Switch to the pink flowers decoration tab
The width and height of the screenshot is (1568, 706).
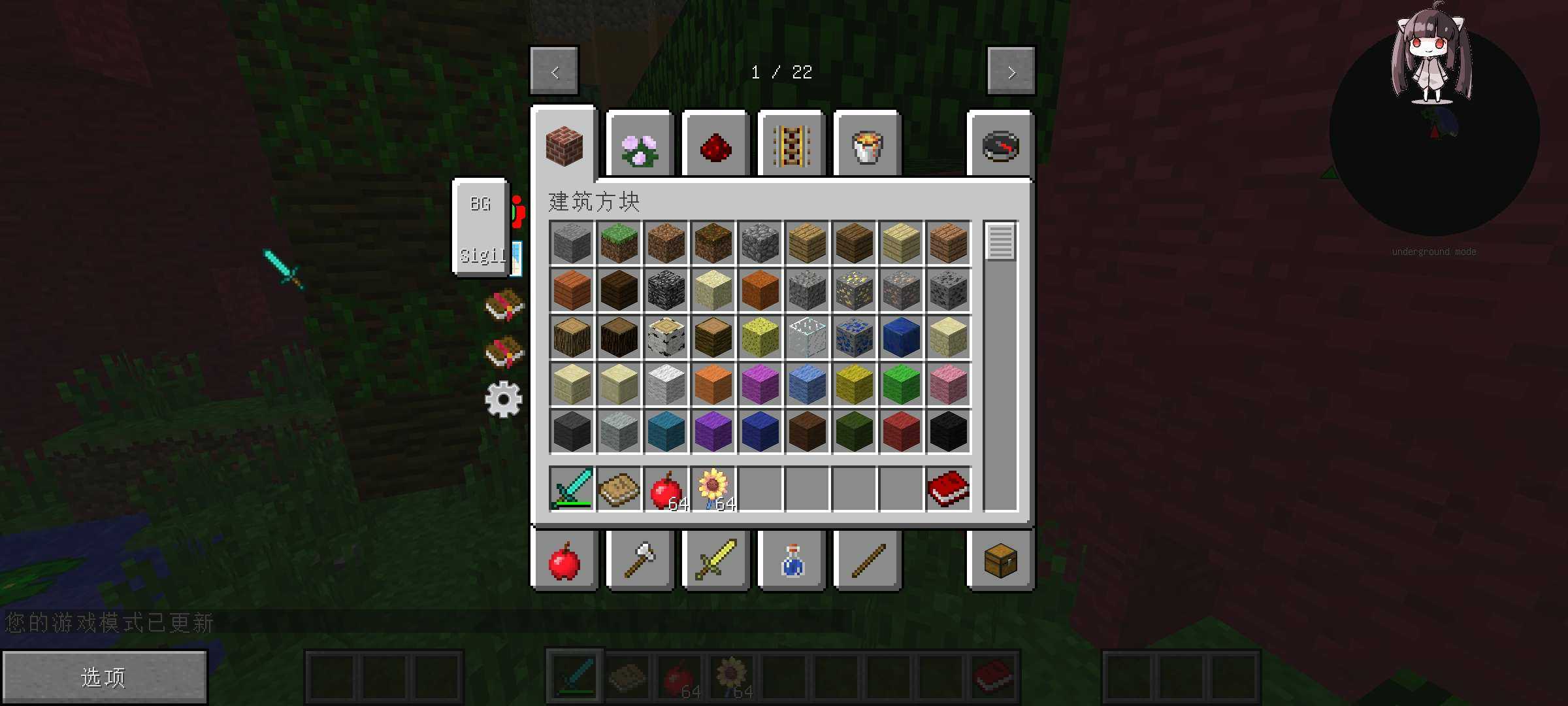pyautogui.click(x=640, y=146)
